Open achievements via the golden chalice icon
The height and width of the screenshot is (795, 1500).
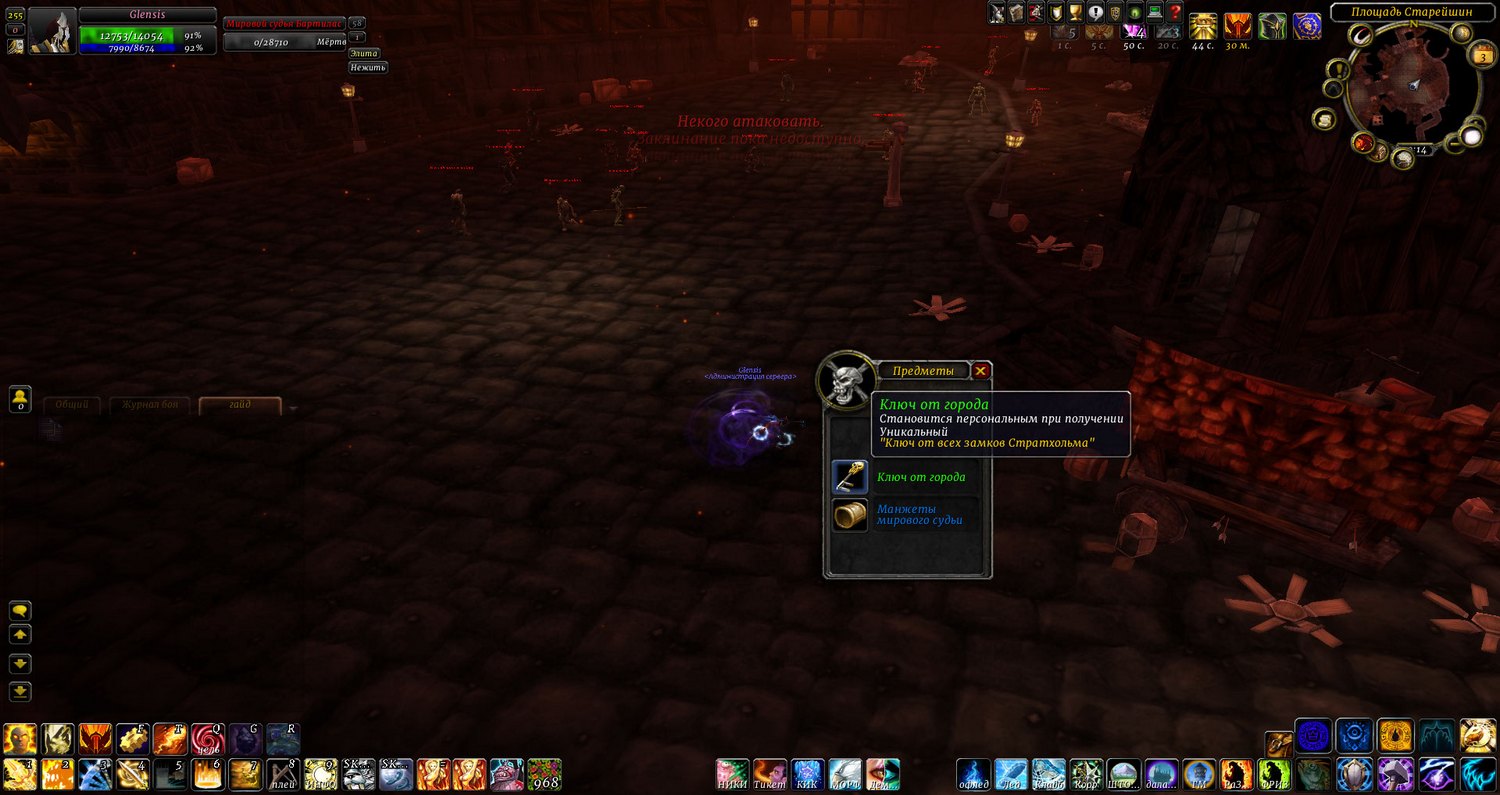(1076, 13)
